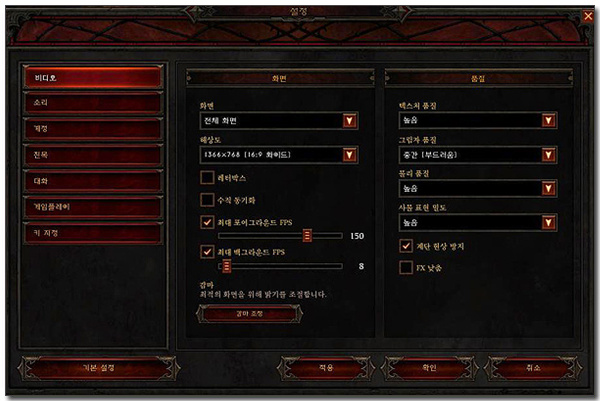Toggle 계단 현상 방지 (Anti-aliasing) checkbox
Screen dimensions: 600x401
[x=406, y=245]
